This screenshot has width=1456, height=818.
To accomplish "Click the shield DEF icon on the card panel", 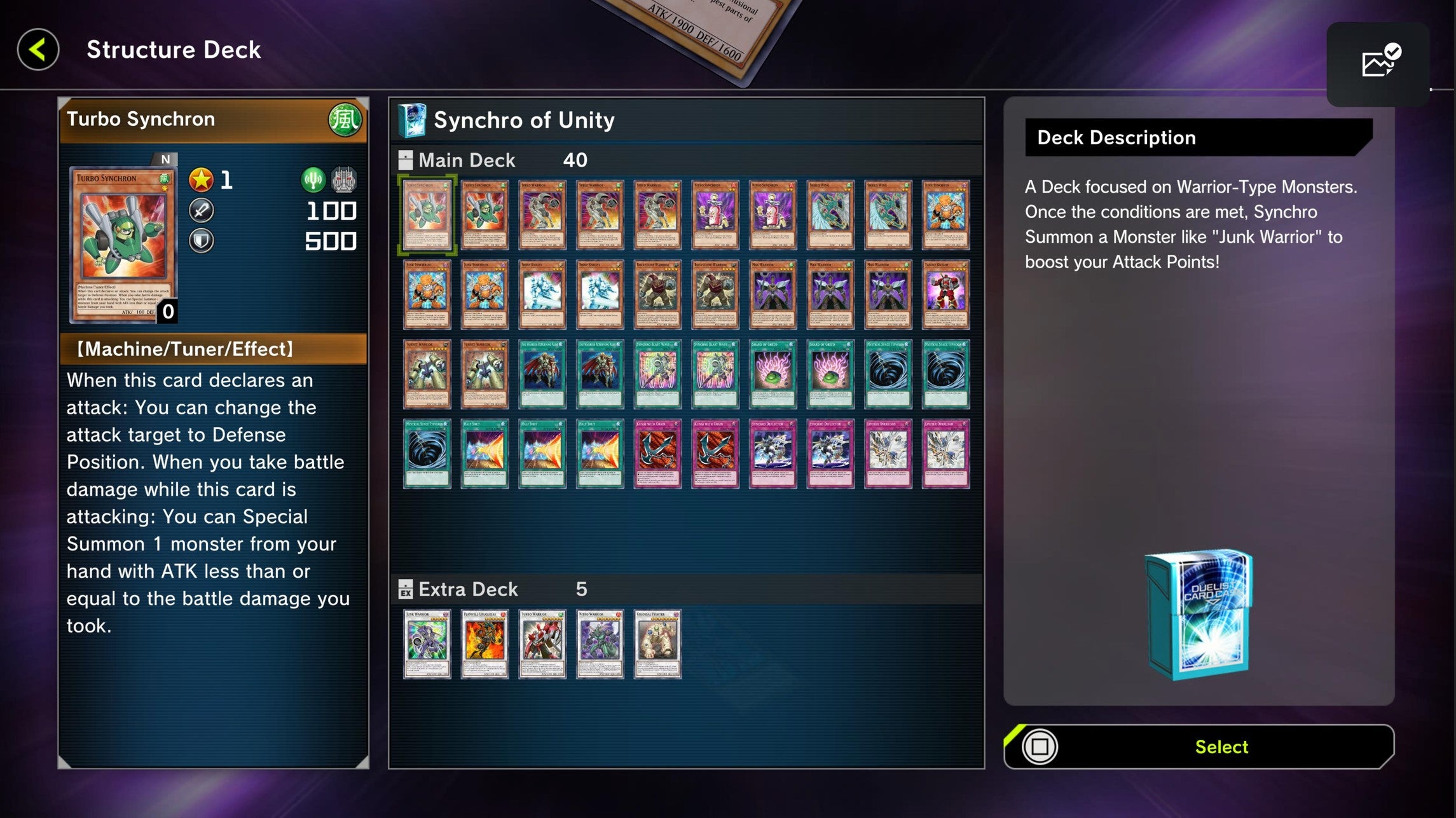I will tap(201, 240).
